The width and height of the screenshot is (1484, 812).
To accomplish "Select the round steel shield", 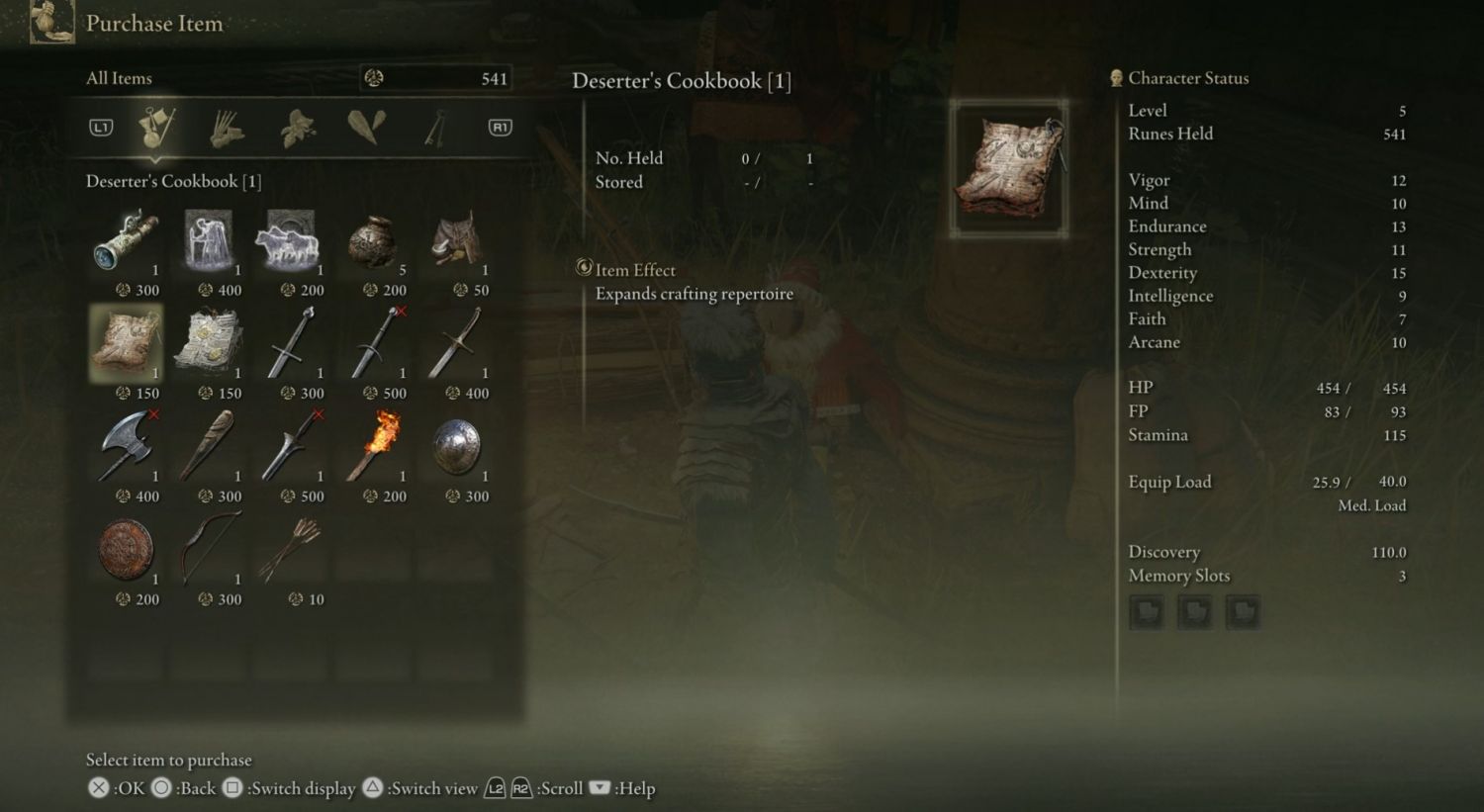I will 456,447.
